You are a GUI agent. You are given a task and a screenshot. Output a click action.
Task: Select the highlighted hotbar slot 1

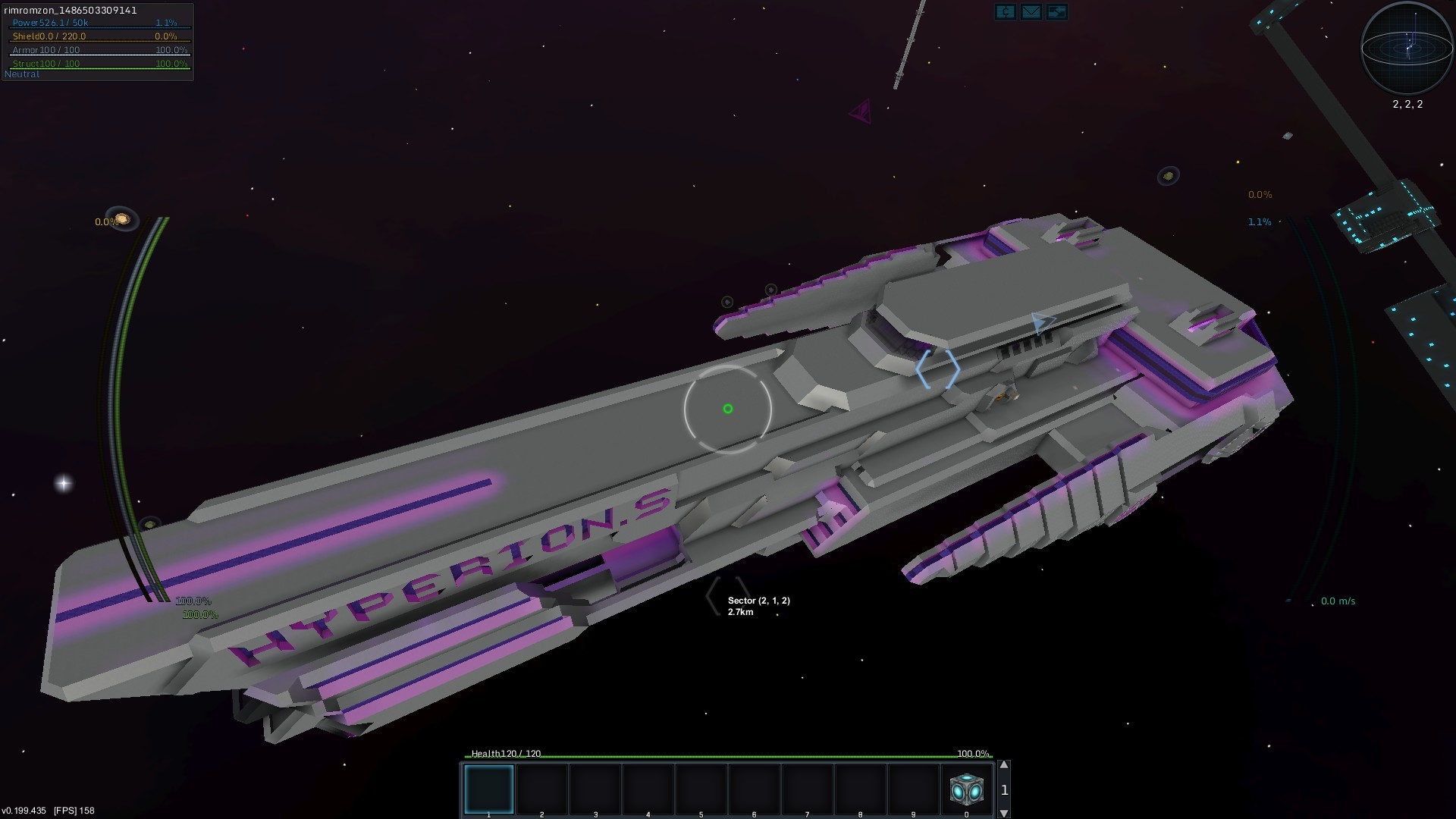489,789
